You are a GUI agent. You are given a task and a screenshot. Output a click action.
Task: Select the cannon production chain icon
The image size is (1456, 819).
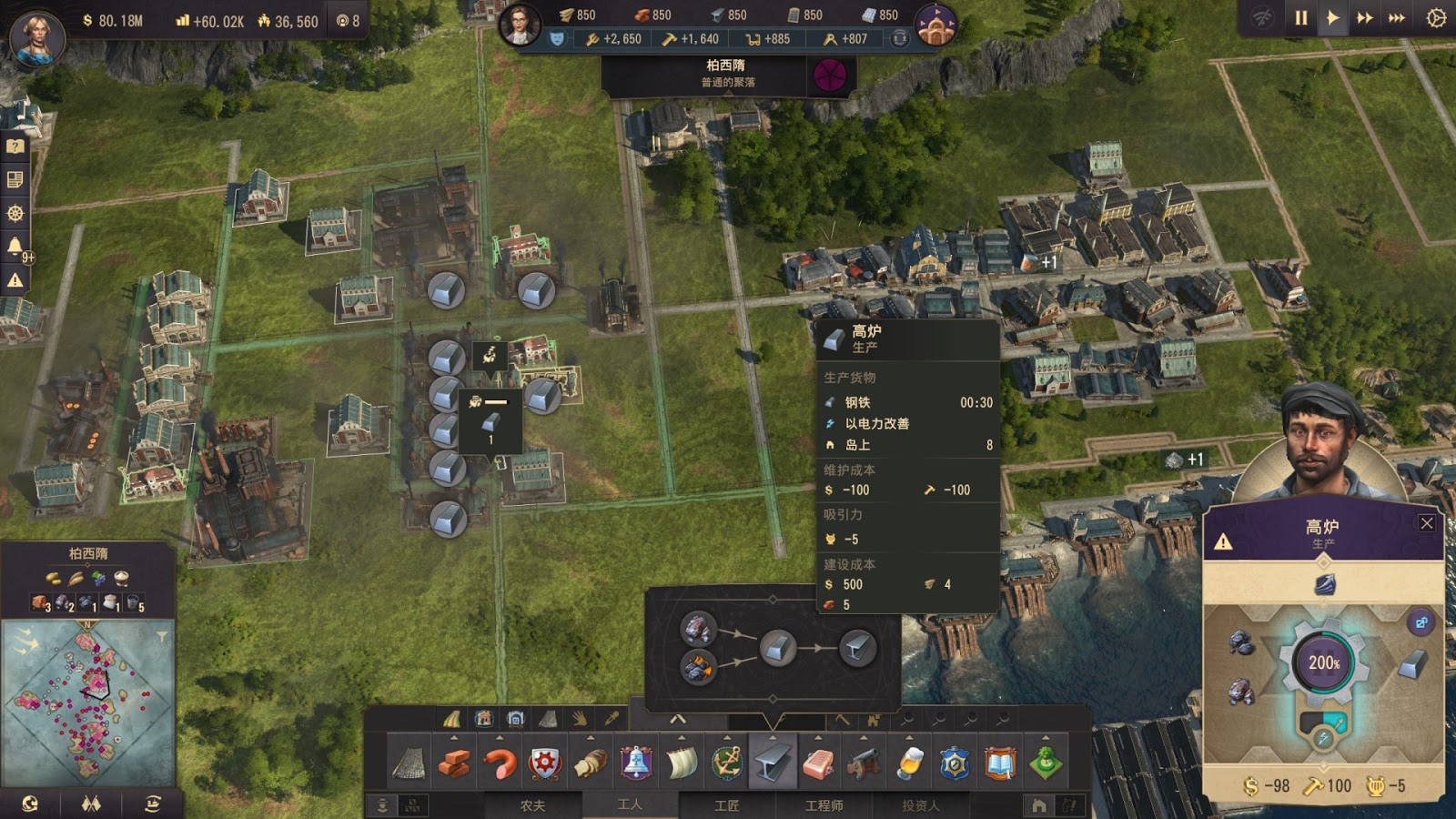tap(864, 763)
